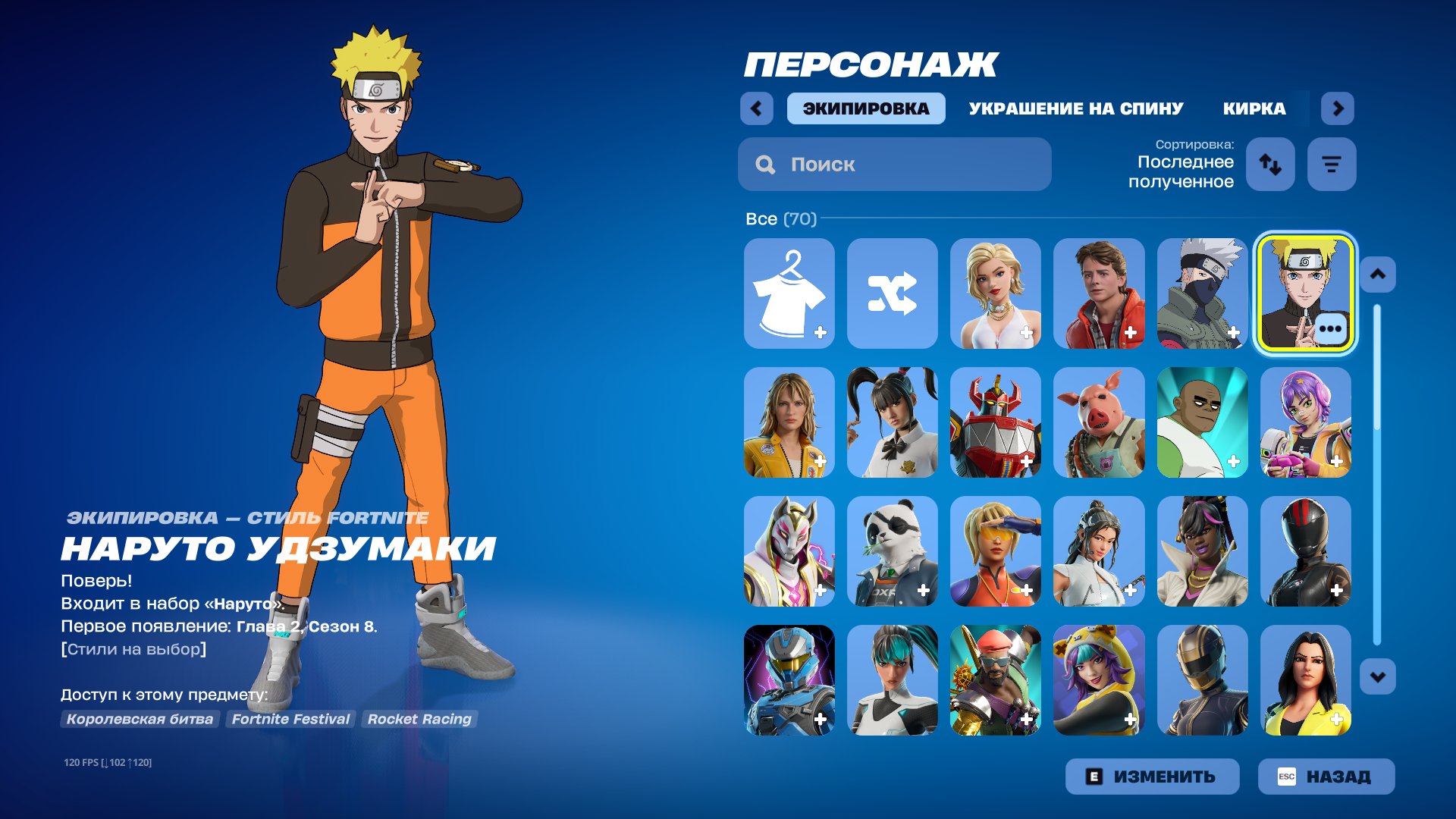
Task: Switch to the УКРАШЕНИЕ НА СПИНУ tab
Action: click(1075, 108)
